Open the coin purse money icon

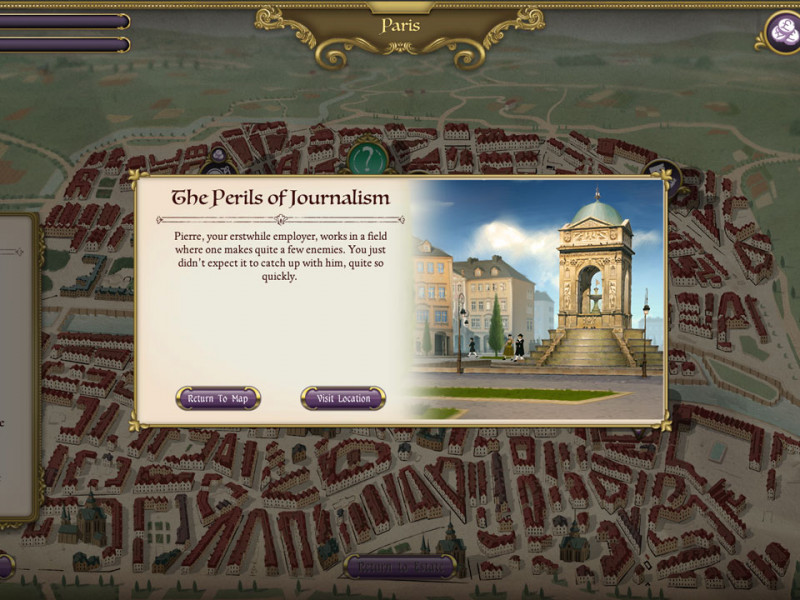779,32
